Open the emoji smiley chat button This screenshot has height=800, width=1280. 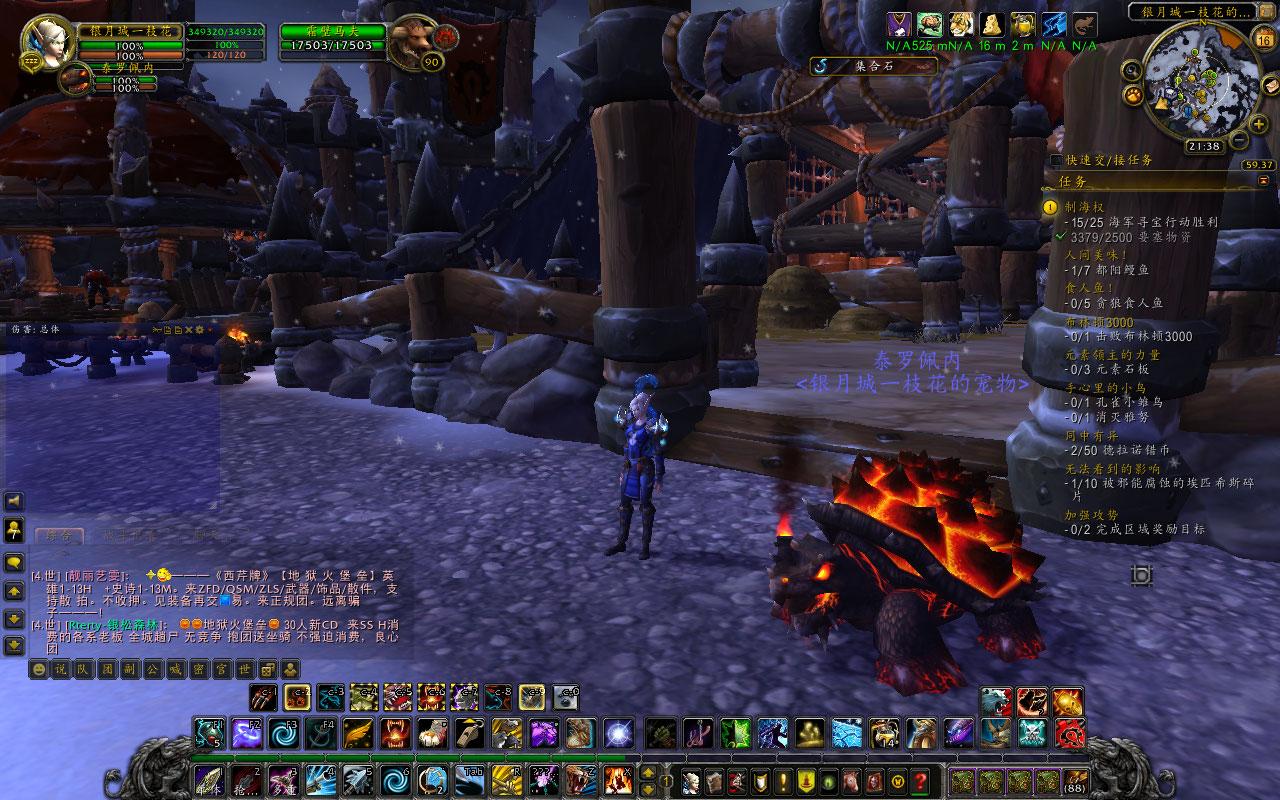[x=39, y=669]
